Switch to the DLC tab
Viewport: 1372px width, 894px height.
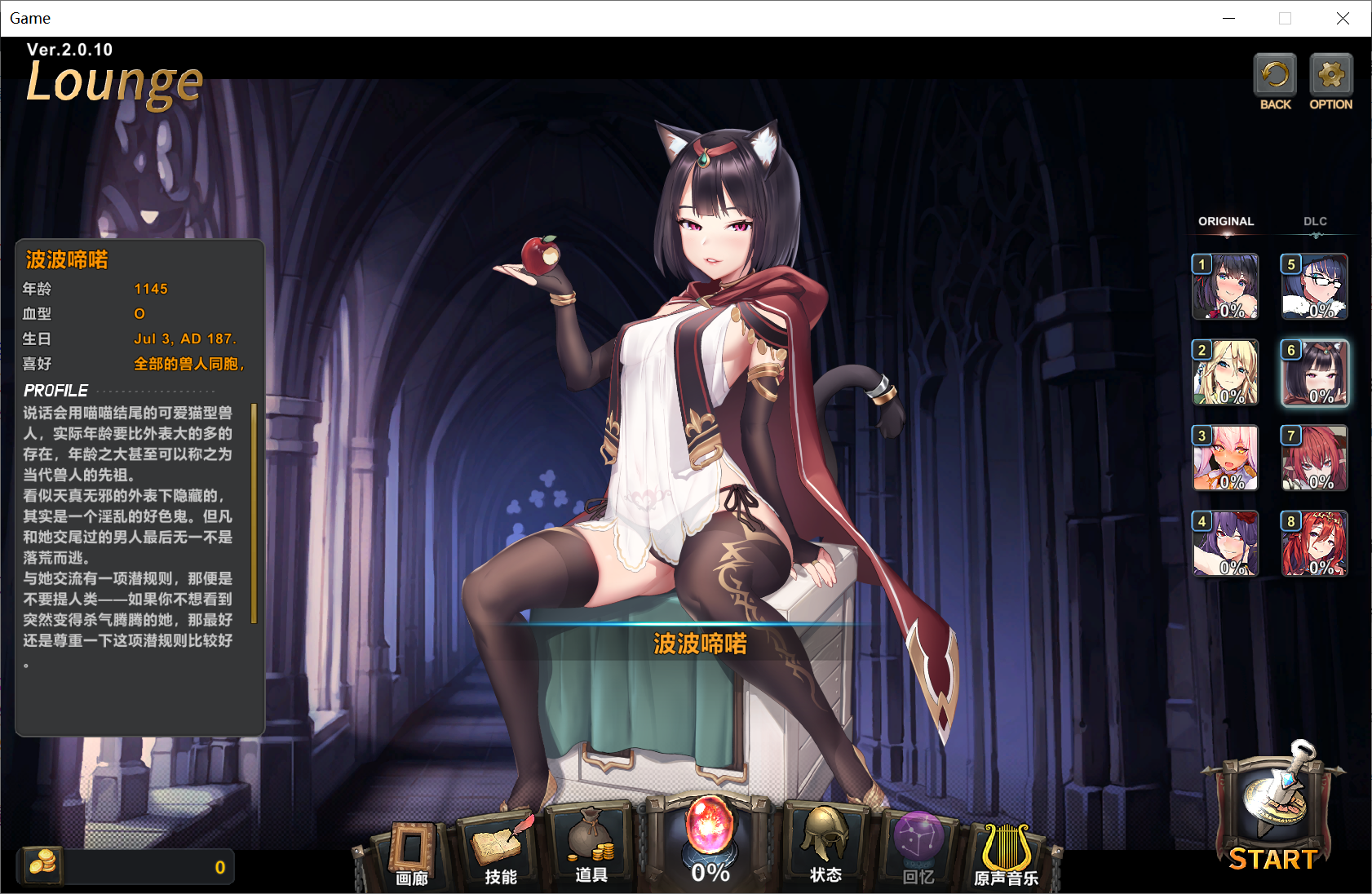1316,221
